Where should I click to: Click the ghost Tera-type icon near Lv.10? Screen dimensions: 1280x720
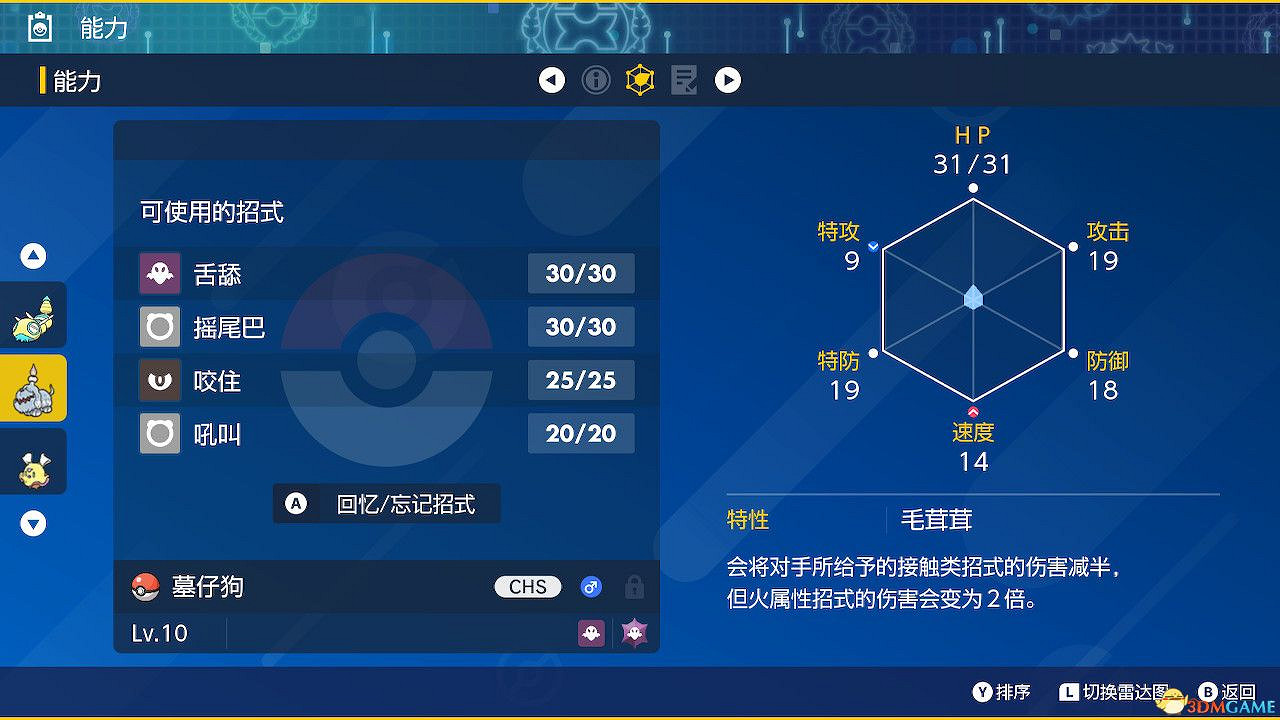pos(632,633)
